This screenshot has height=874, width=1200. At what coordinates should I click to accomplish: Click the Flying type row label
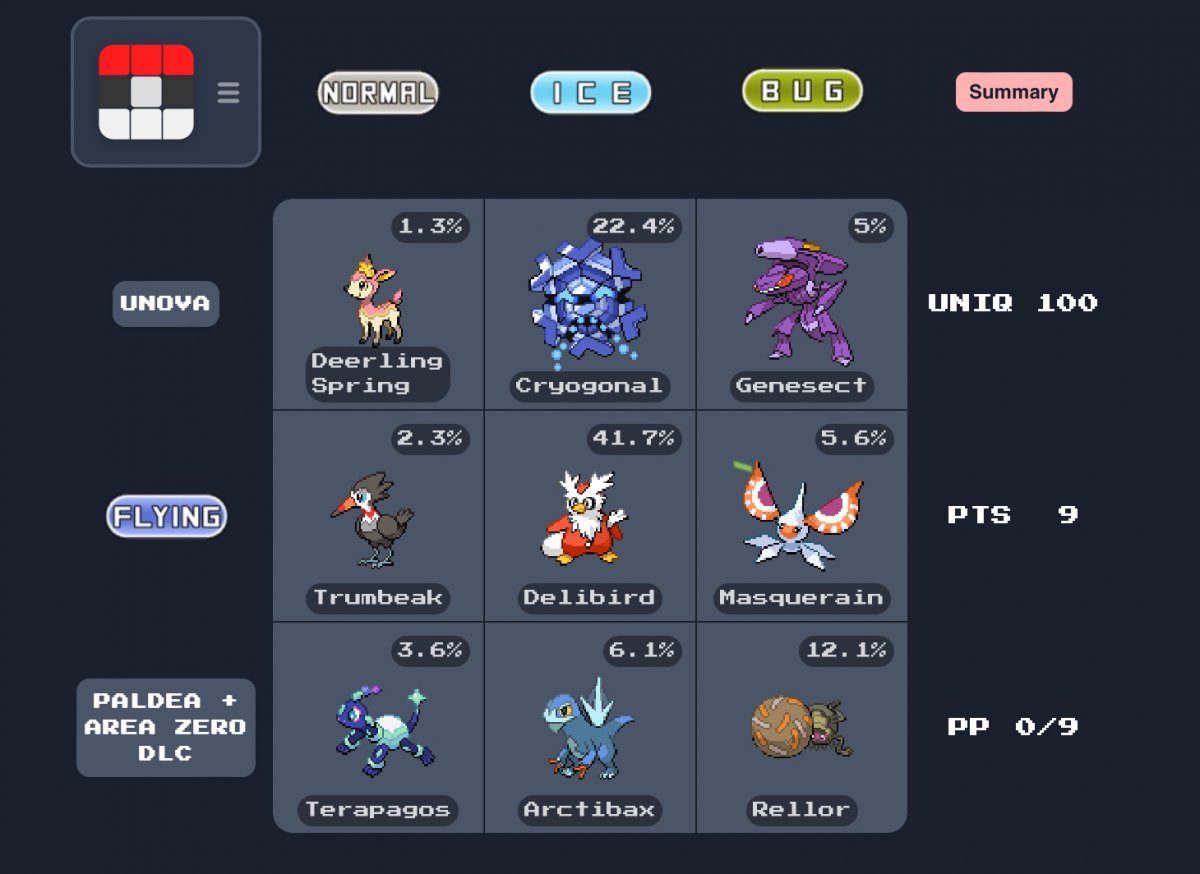coord(167,516)
